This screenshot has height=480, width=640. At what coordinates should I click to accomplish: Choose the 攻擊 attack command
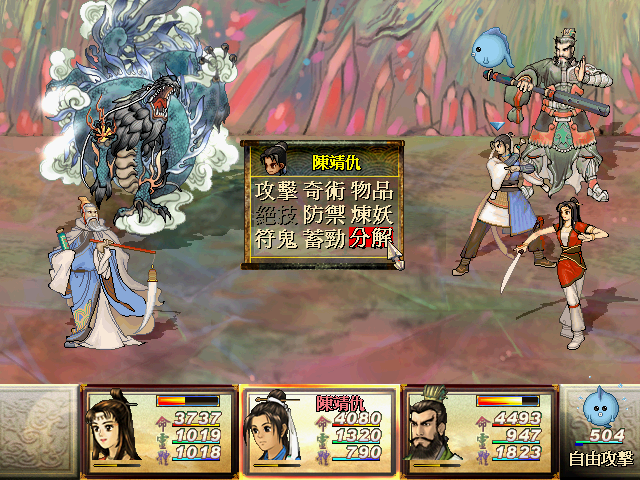coord(276,191)
